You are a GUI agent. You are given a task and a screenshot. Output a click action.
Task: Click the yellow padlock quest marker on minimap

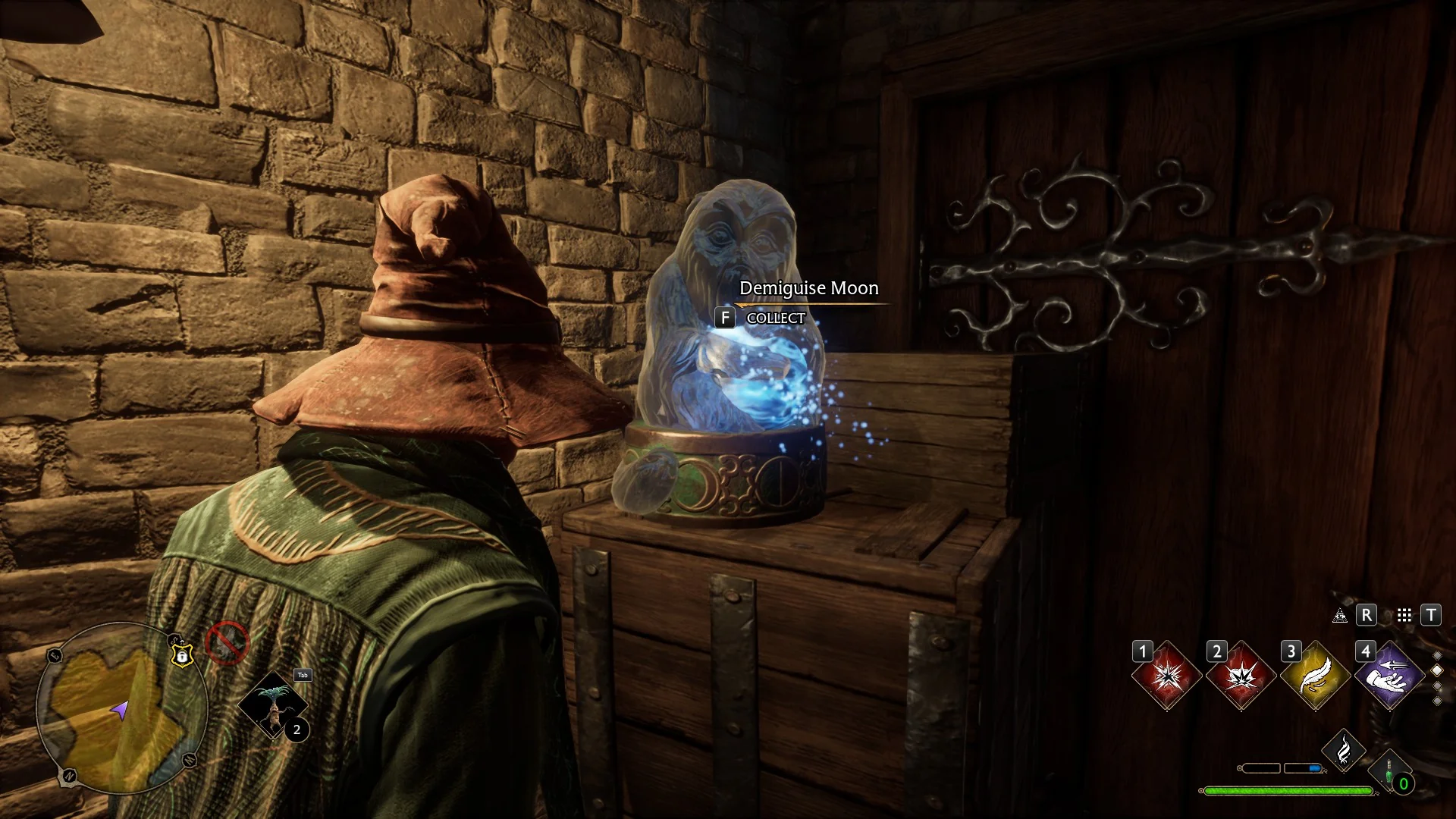tap(182, 654)
